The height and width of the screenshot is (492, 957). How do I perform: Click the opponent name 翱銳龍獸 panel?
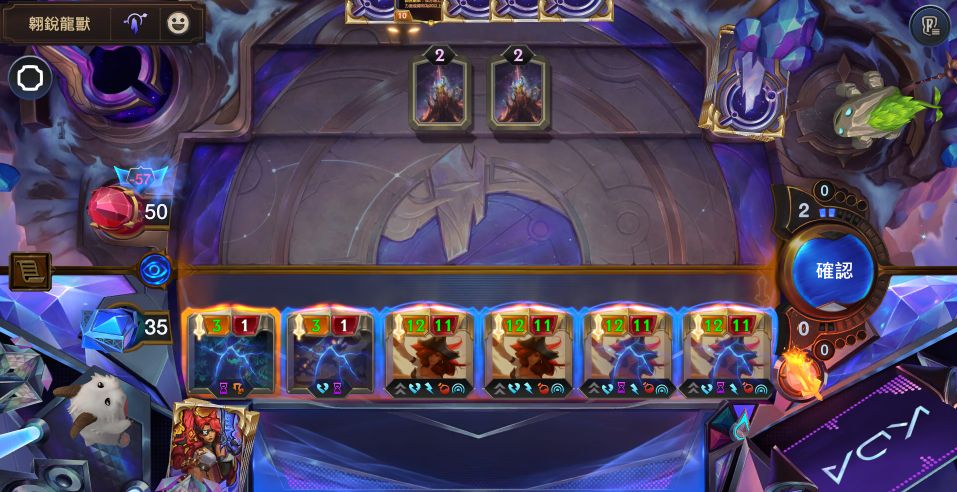tap(60, 23)
